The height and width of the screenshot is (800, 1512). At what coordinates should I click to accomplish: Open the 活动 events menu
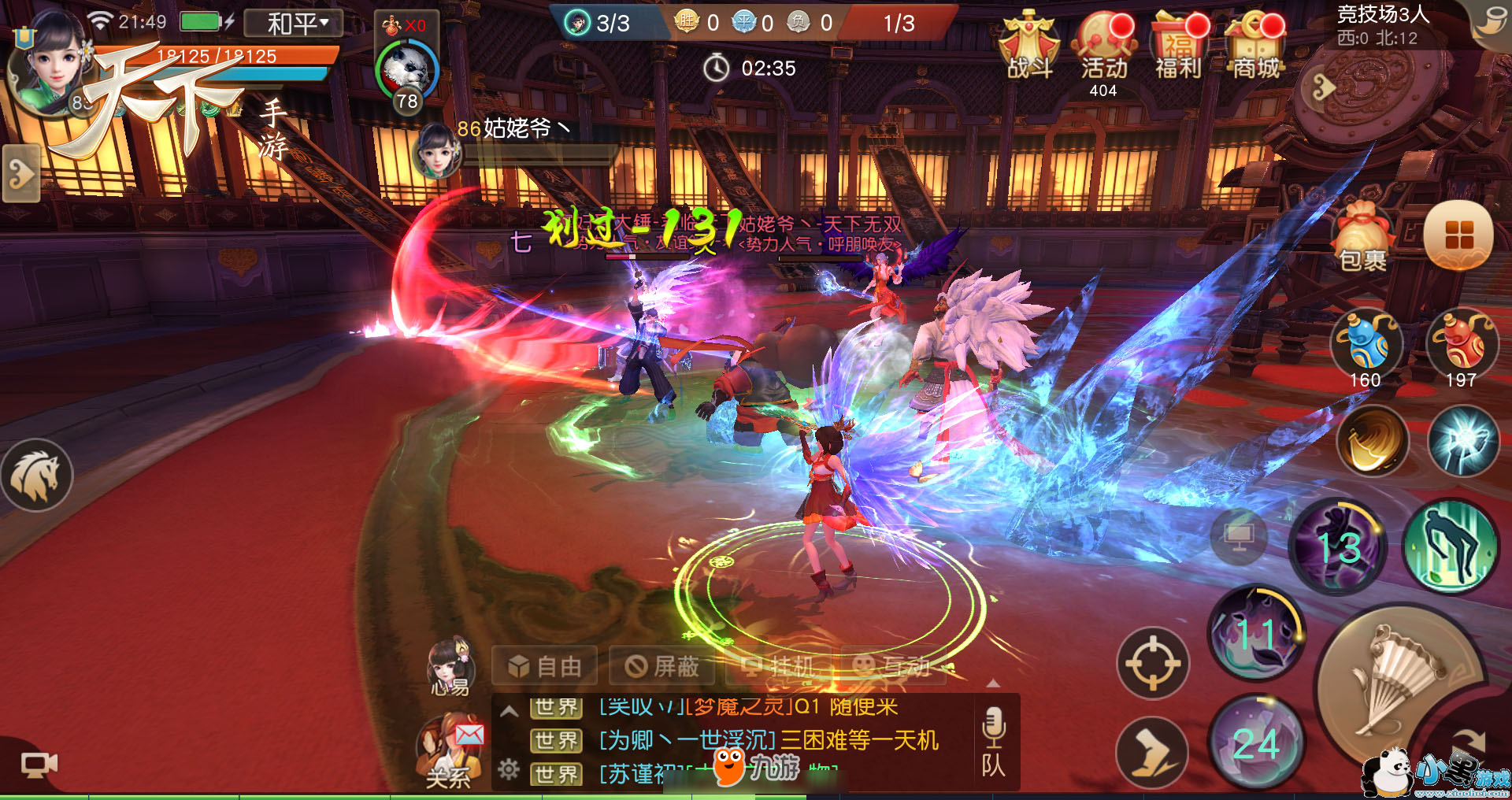click(x=1104, y=47)
